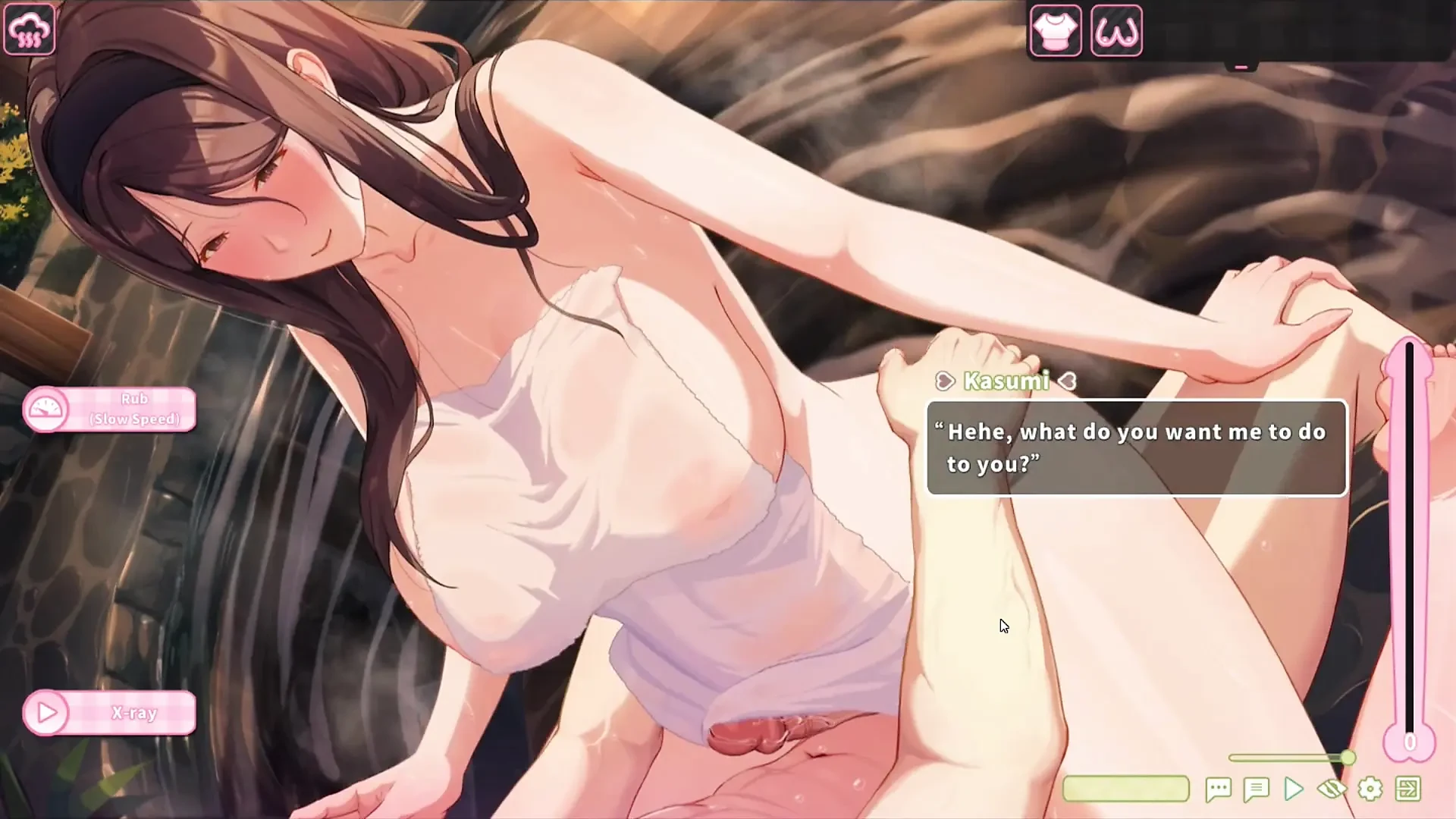Click the small green slider handle
Image resolution: width=1456 pixels, height=819 pixels.
pyautogui.click(x=1348, y=758)
